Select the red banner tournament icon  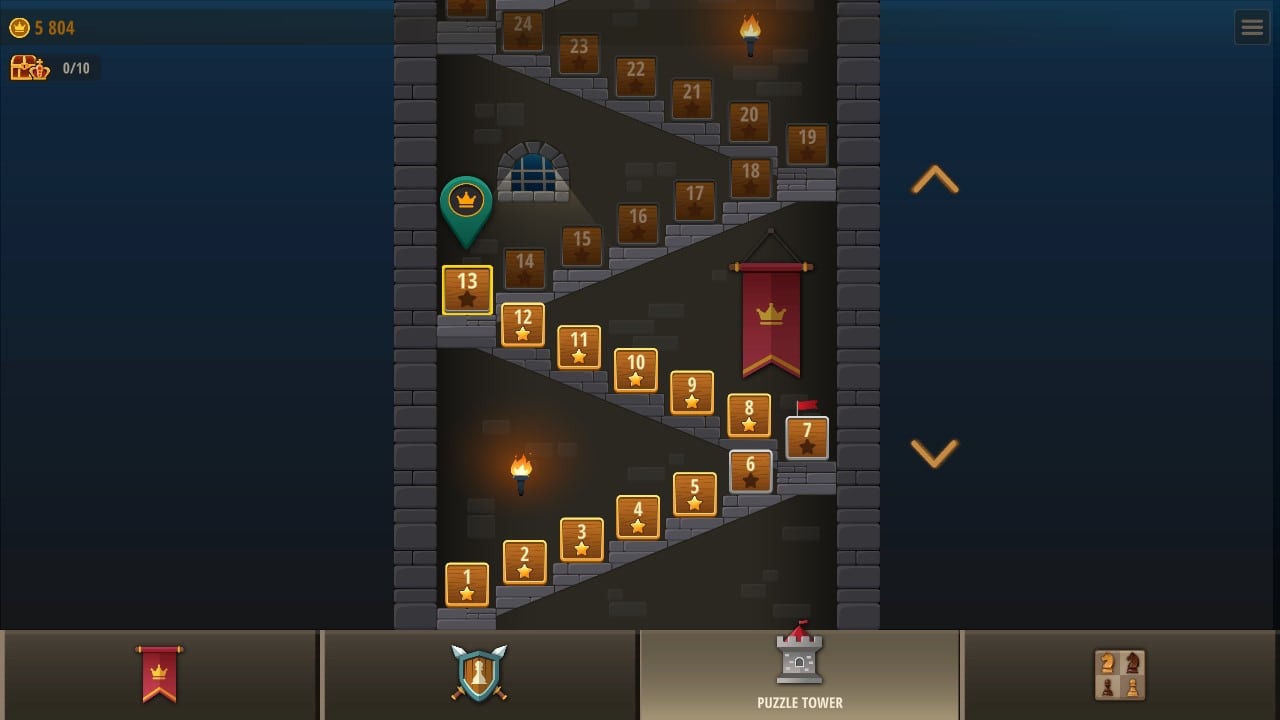[160, 675]
